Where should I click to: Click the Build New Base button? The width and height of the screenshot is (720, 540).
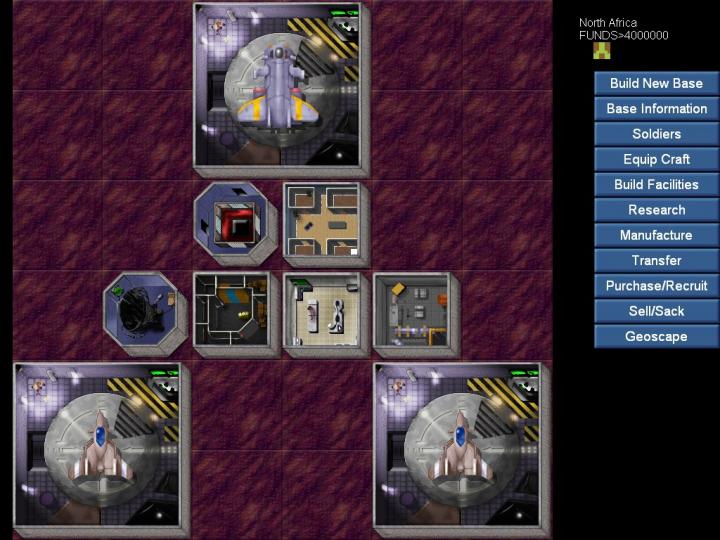(656, 83)
